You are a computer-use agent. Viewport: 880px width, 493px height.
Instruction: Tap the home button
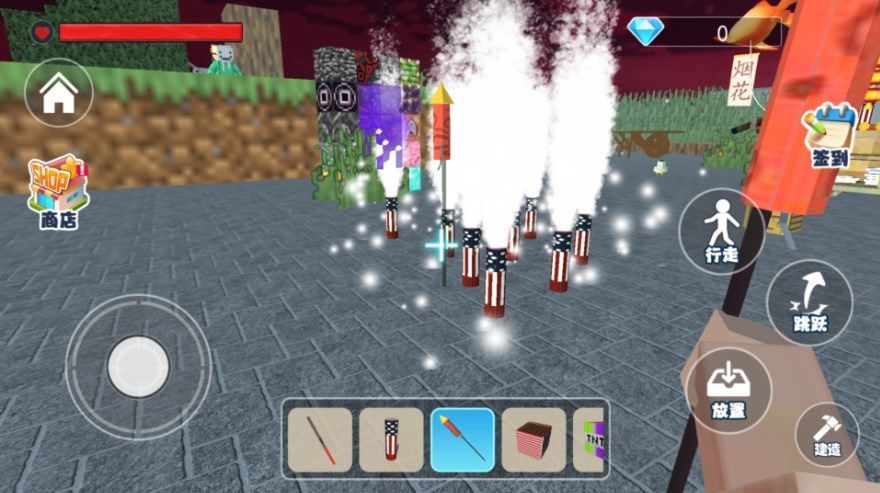point(59,93)
